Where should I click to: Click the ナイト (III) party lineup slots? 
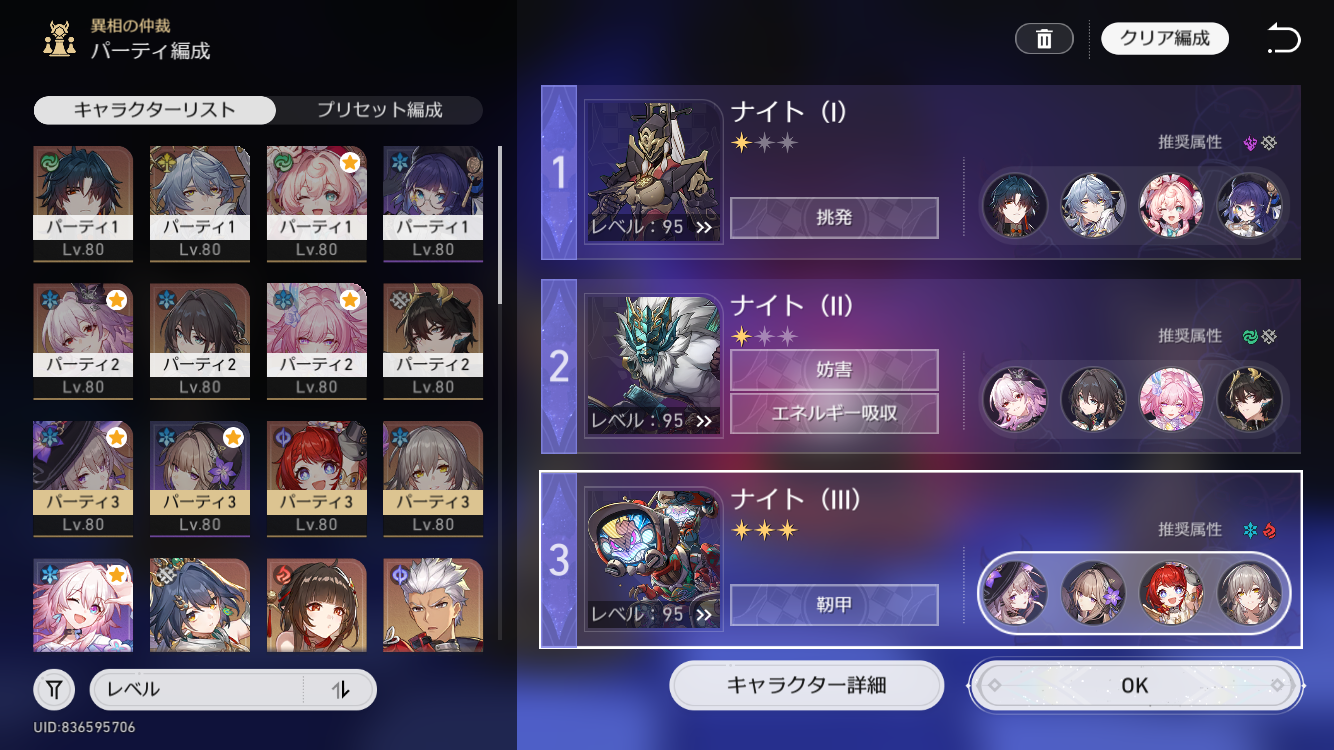1133,594
